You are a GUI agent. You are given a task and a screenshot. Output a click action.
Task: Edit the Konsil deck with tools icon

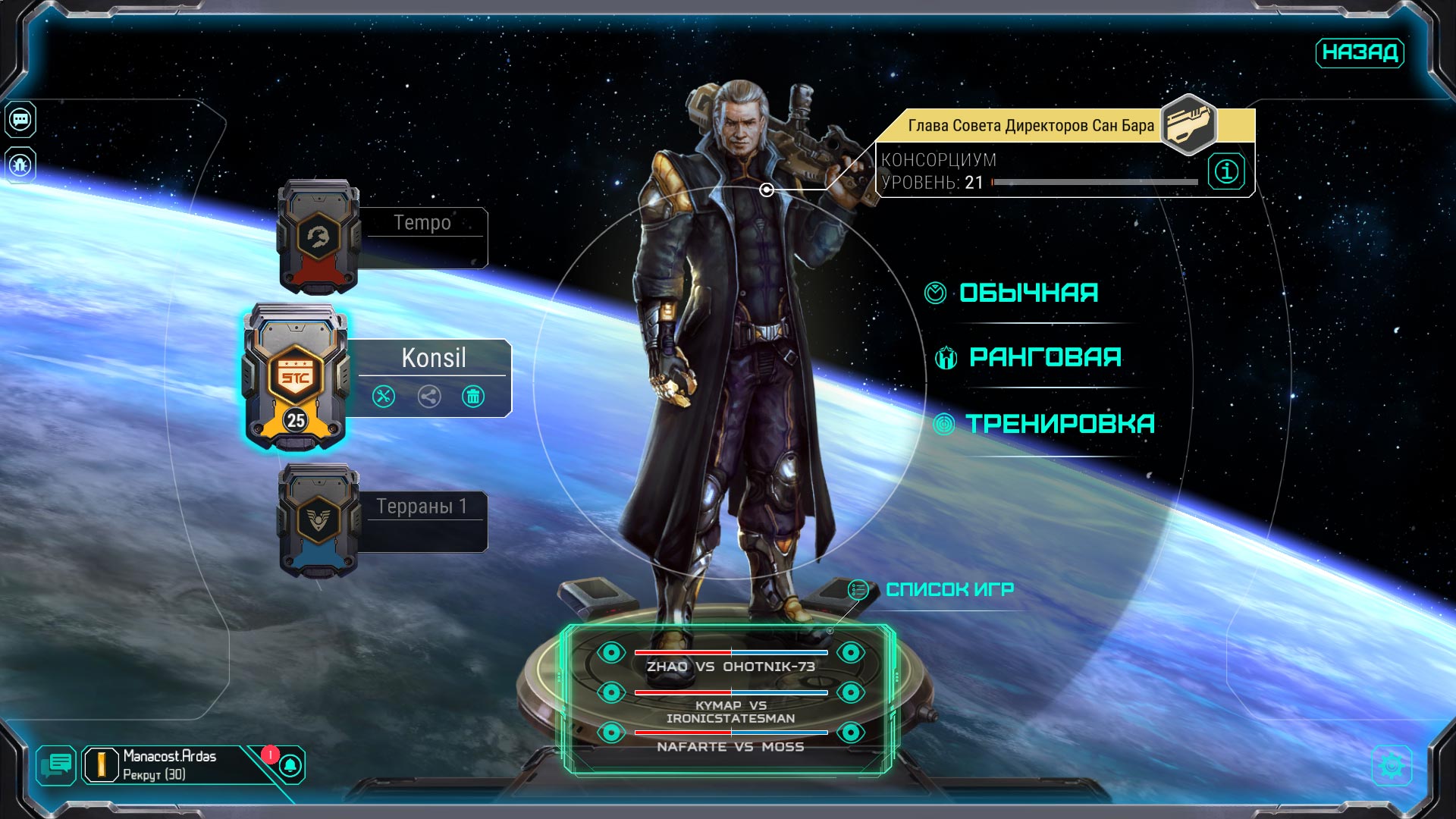384,397
